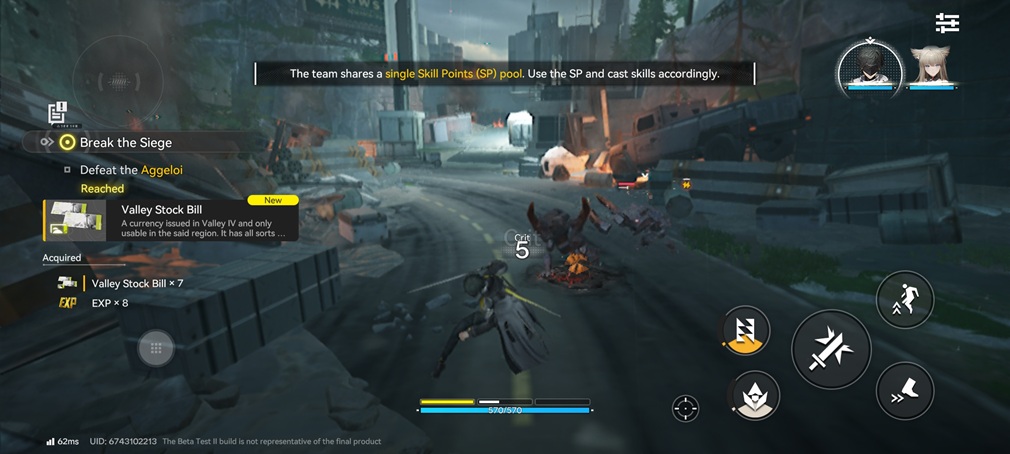Cast the orange-charged battle skill

(x=746, y=331)
